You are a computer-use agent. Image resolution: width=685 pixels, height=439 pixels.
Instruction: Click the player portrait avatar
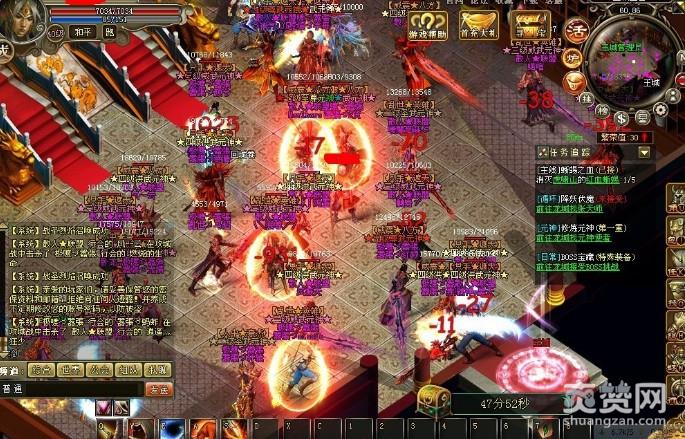pyautogui.click(x=22, y=24)
